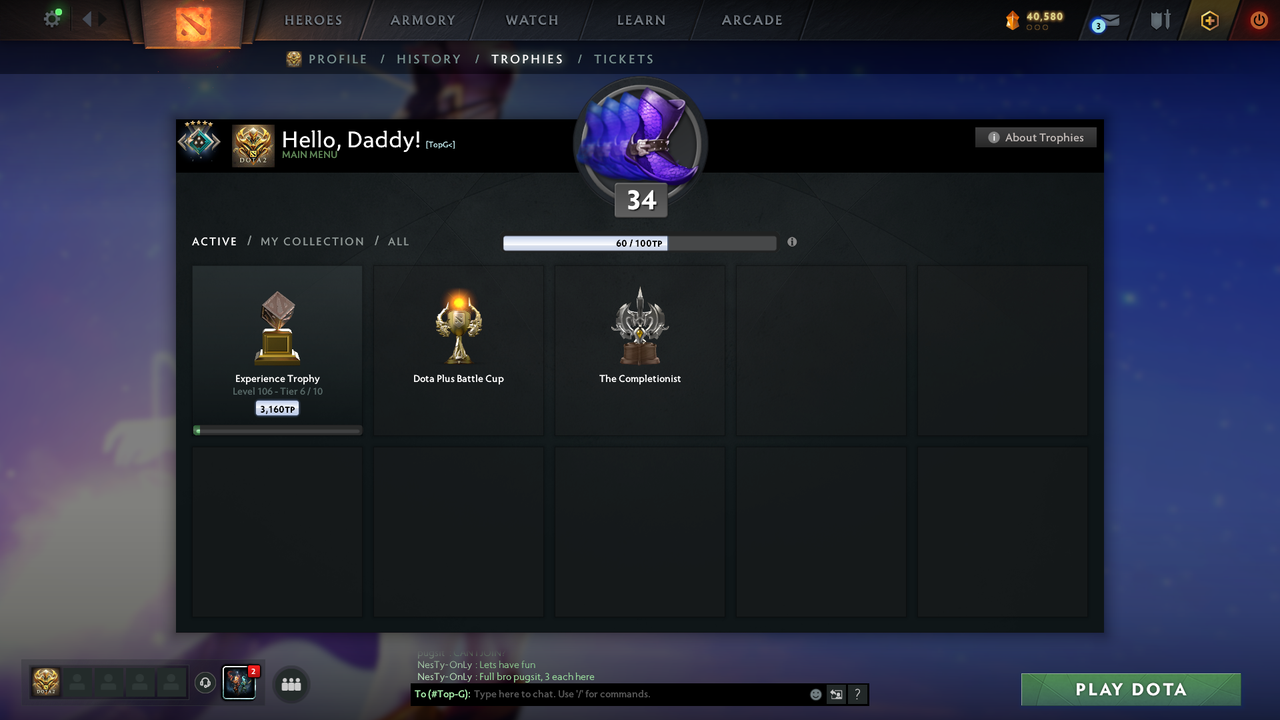Open the TICKETS tab
1280x720 pixels.
point(624,59)
